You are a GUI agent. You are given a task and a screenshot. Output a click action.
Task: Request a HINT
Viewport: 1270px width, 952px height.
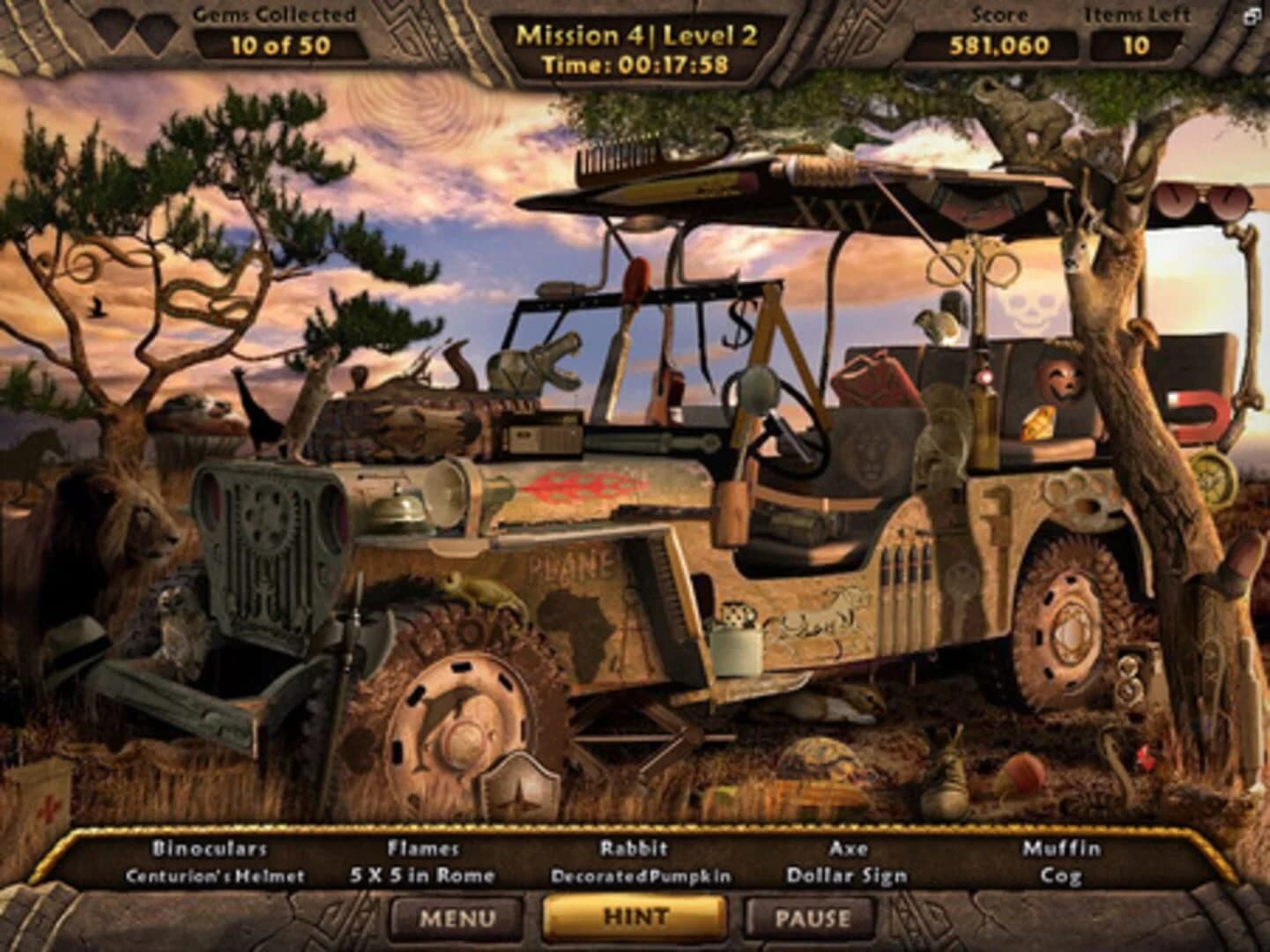point(635,917)
